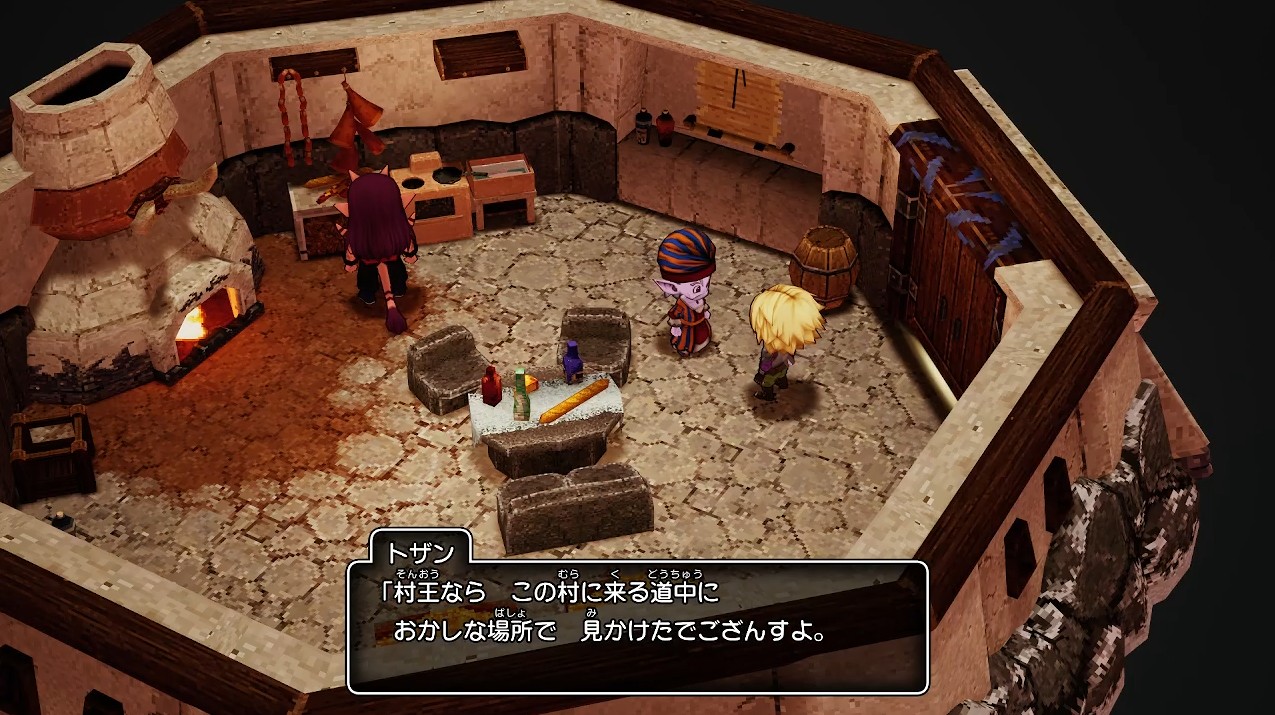Advance the トザン dialogue message box
The height and width of the screenshot is (715, 1275).
pyautogui.click(x=637, y=626)
